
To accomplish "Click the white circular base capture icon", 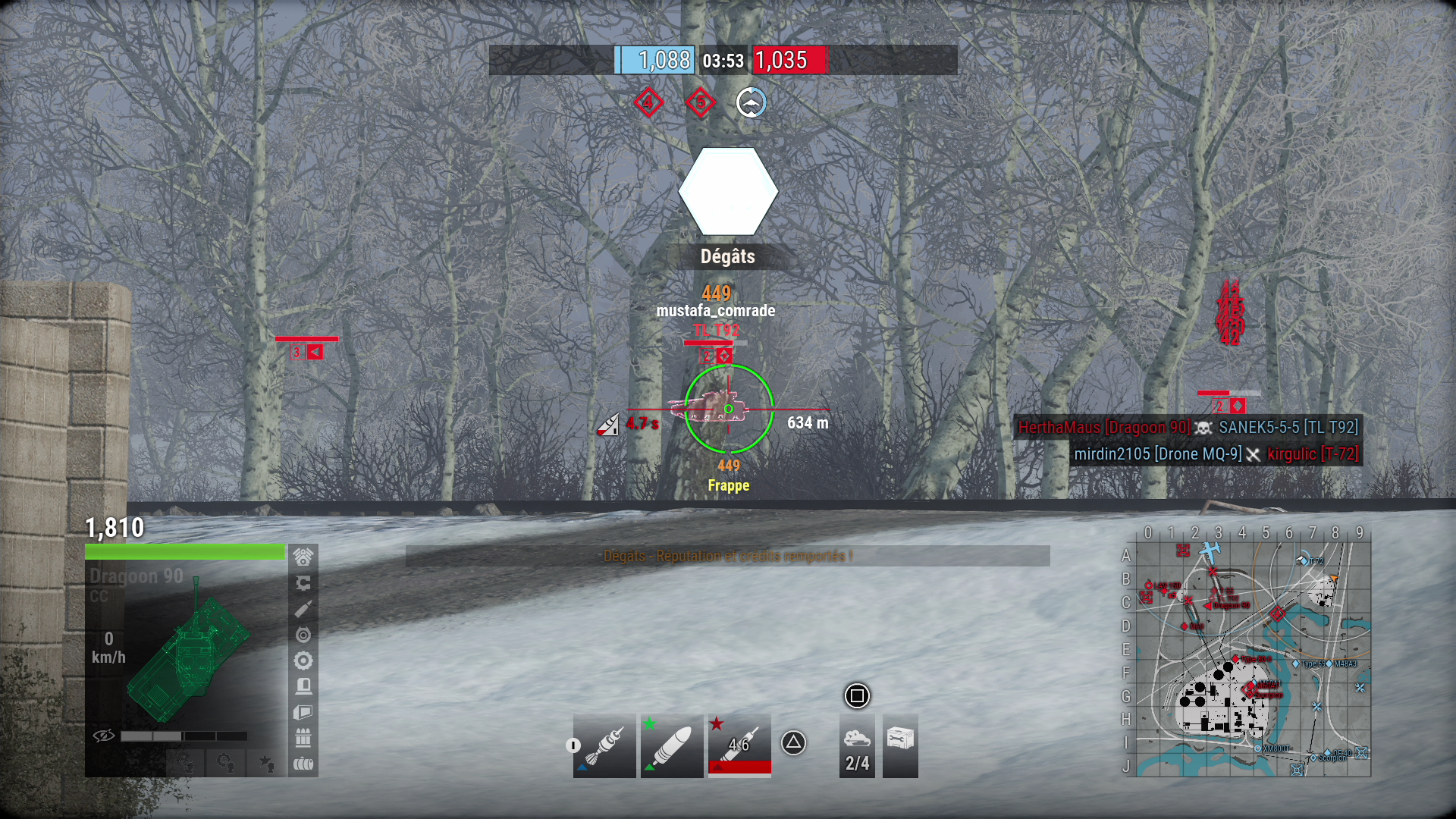I will [x=751, y=102].
